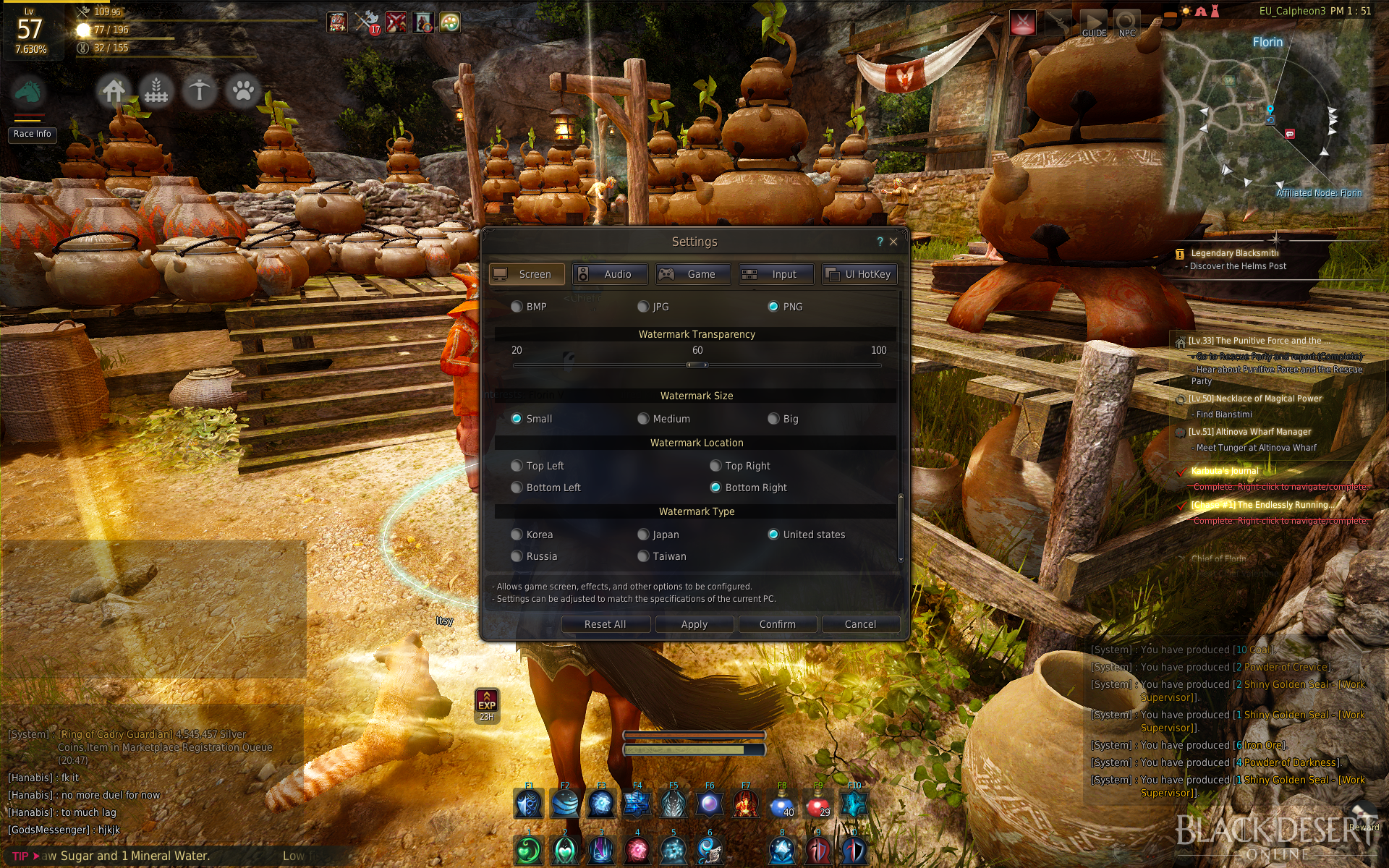Set watermark location to Top Left
1389x868 pixels.
pyautogui.click(x=517, y=466)
